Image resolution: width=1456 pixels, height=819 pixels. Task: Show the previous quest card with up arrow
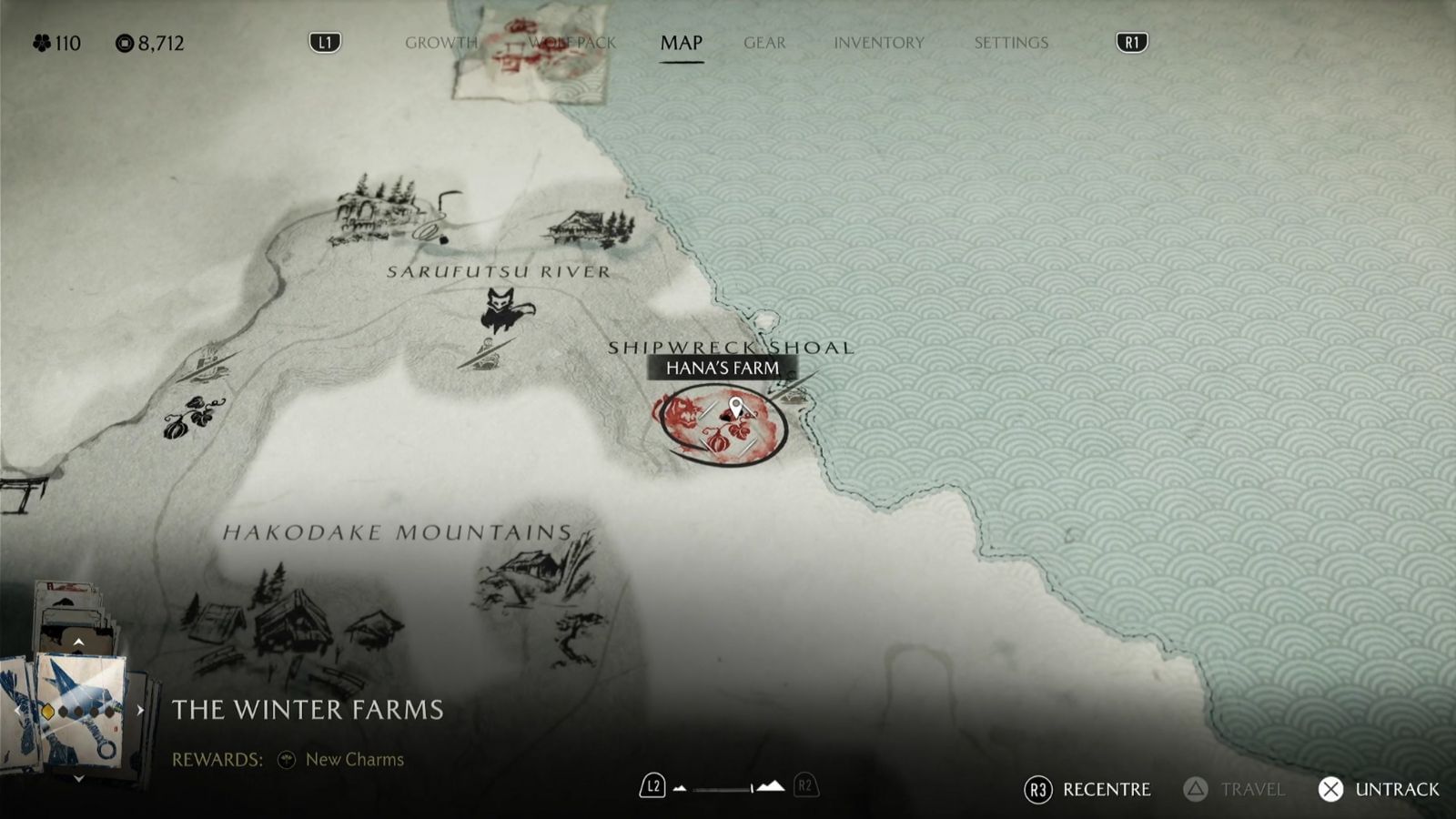tap(79, 642)
